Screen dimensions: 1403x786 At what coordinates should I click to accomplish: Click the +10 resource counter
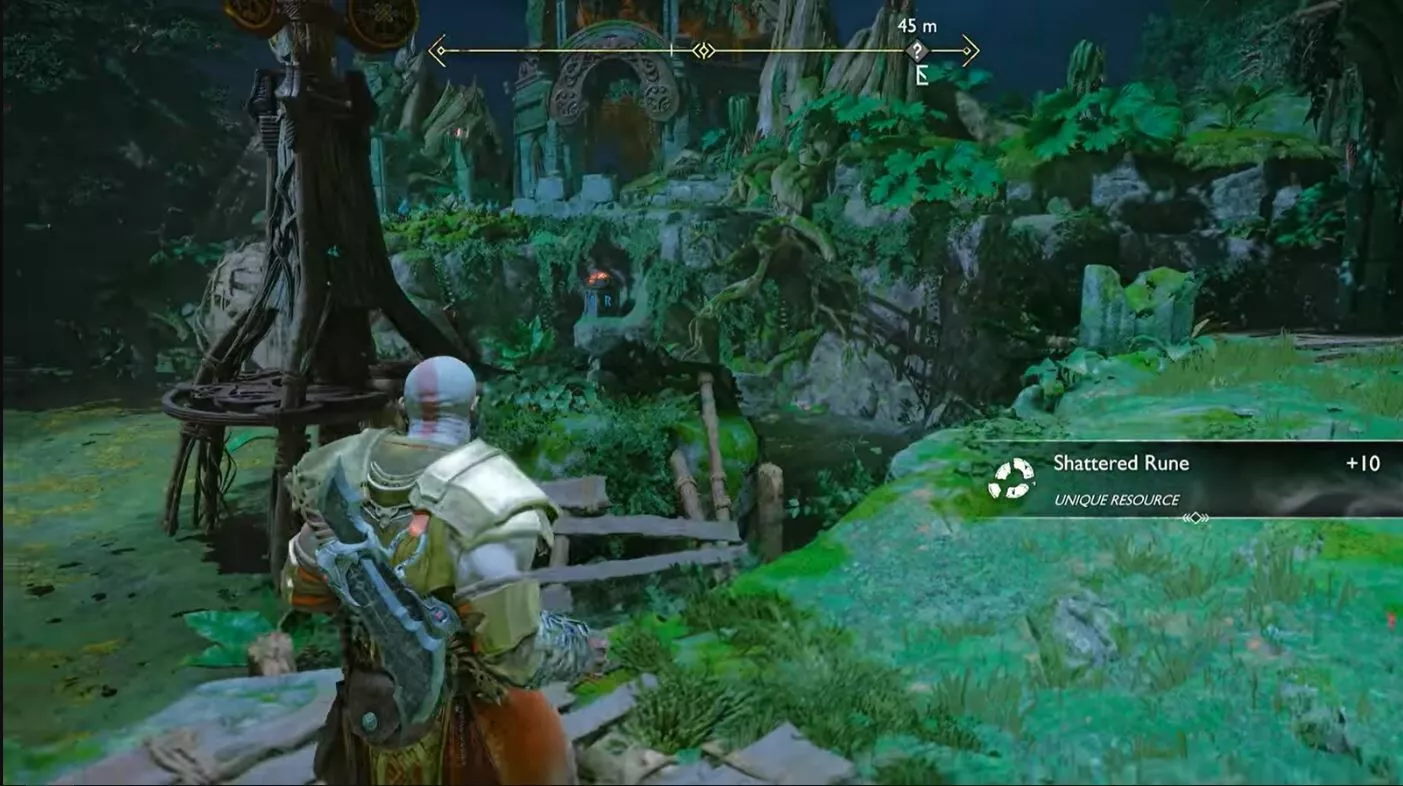tap(1362, 463)
